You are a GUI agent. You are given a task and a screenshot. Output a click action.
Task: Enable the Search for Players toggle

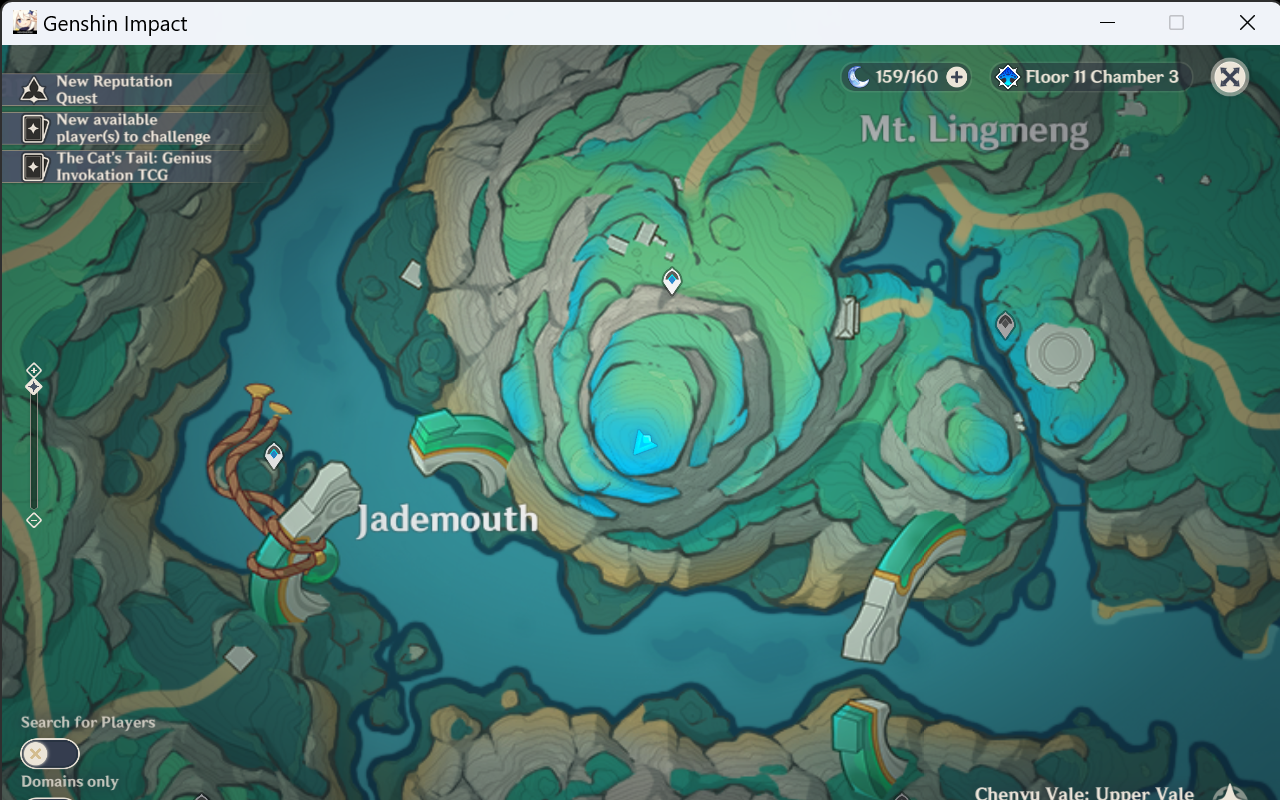pyautogui.click(x=49, y=753)
